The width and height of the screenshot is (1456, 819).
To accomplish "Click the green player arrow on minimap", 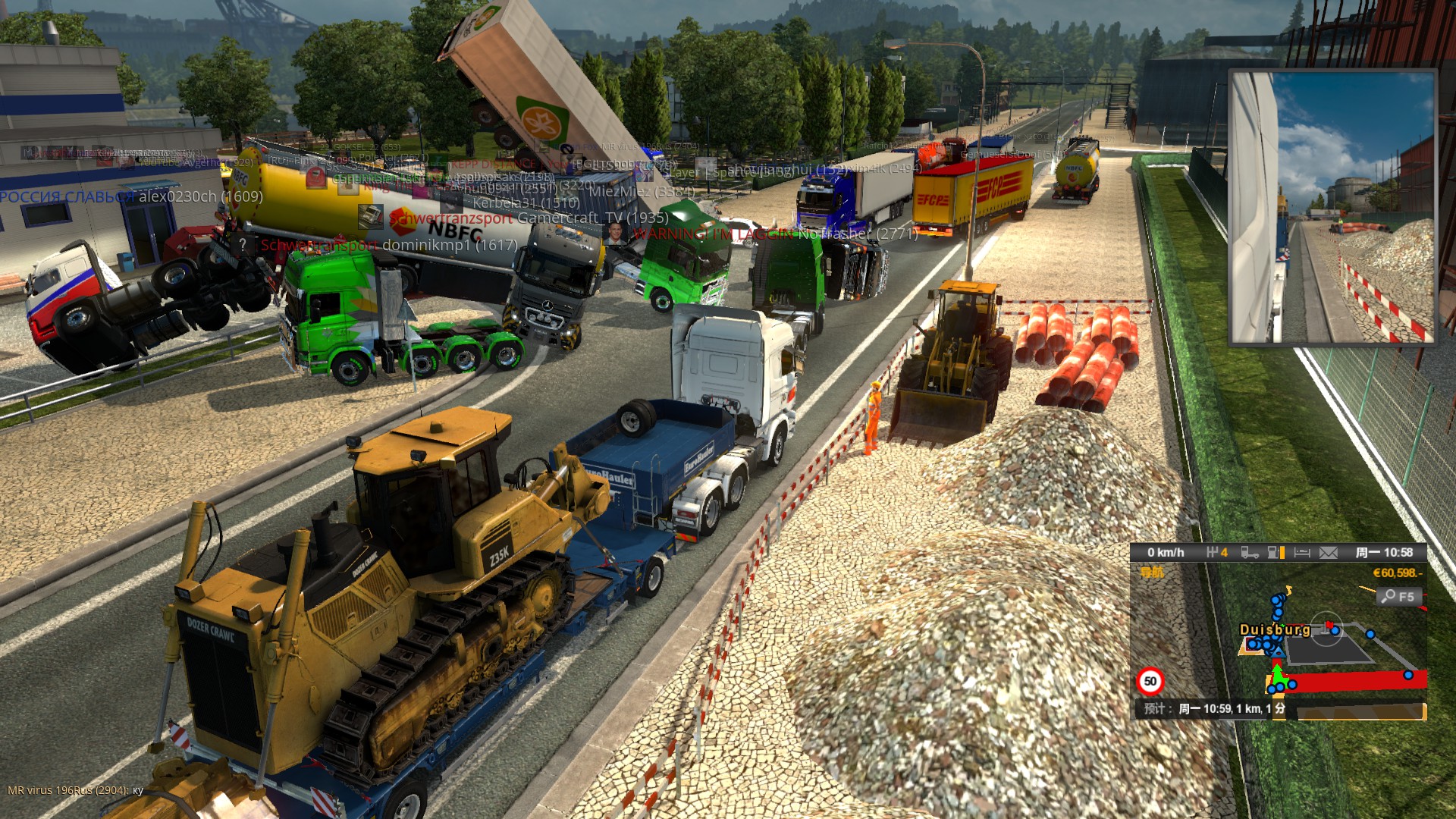I will (x=1278, y=674).
